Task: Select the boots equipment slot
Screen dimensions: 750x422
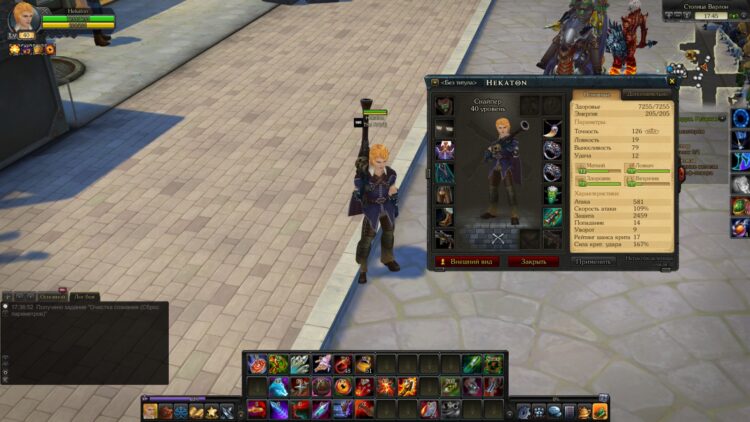Action: tap(444, 217)
